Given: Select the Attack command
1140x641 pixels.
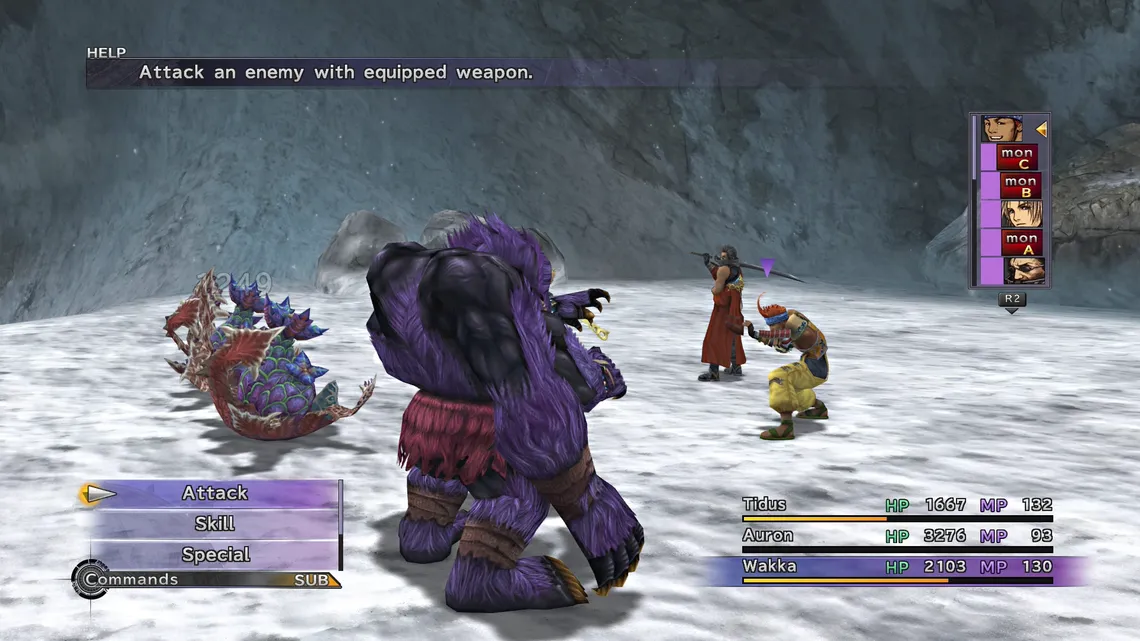Looking at the screenshot, I should (215, 493).
